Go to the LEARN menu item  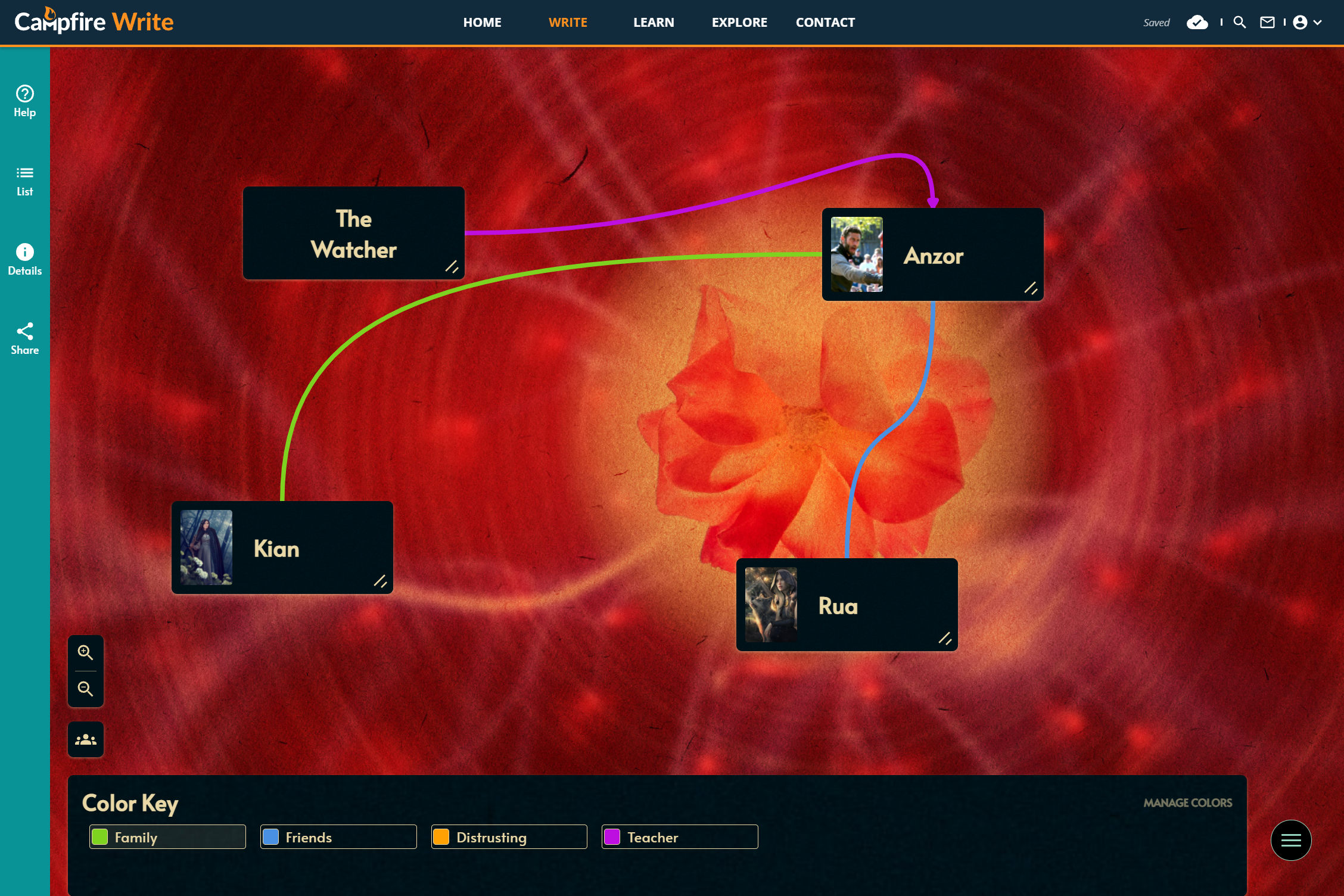[653, 22]
